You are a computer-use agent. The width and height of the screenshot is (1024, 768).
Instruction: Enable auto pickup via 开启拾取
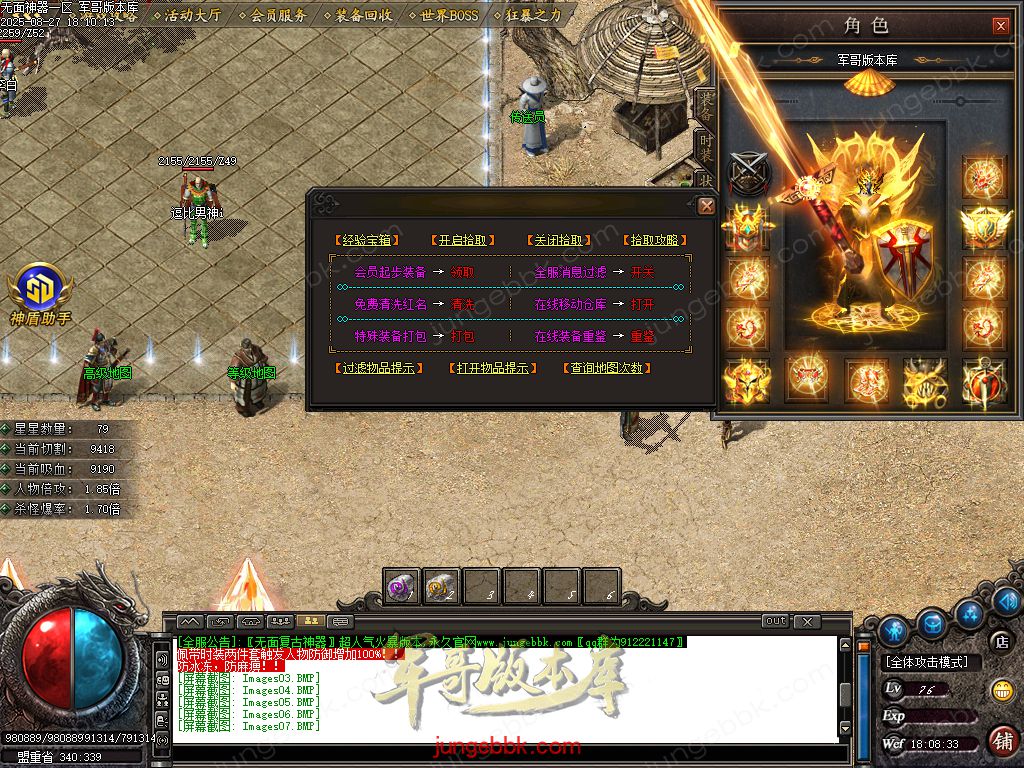464,240
